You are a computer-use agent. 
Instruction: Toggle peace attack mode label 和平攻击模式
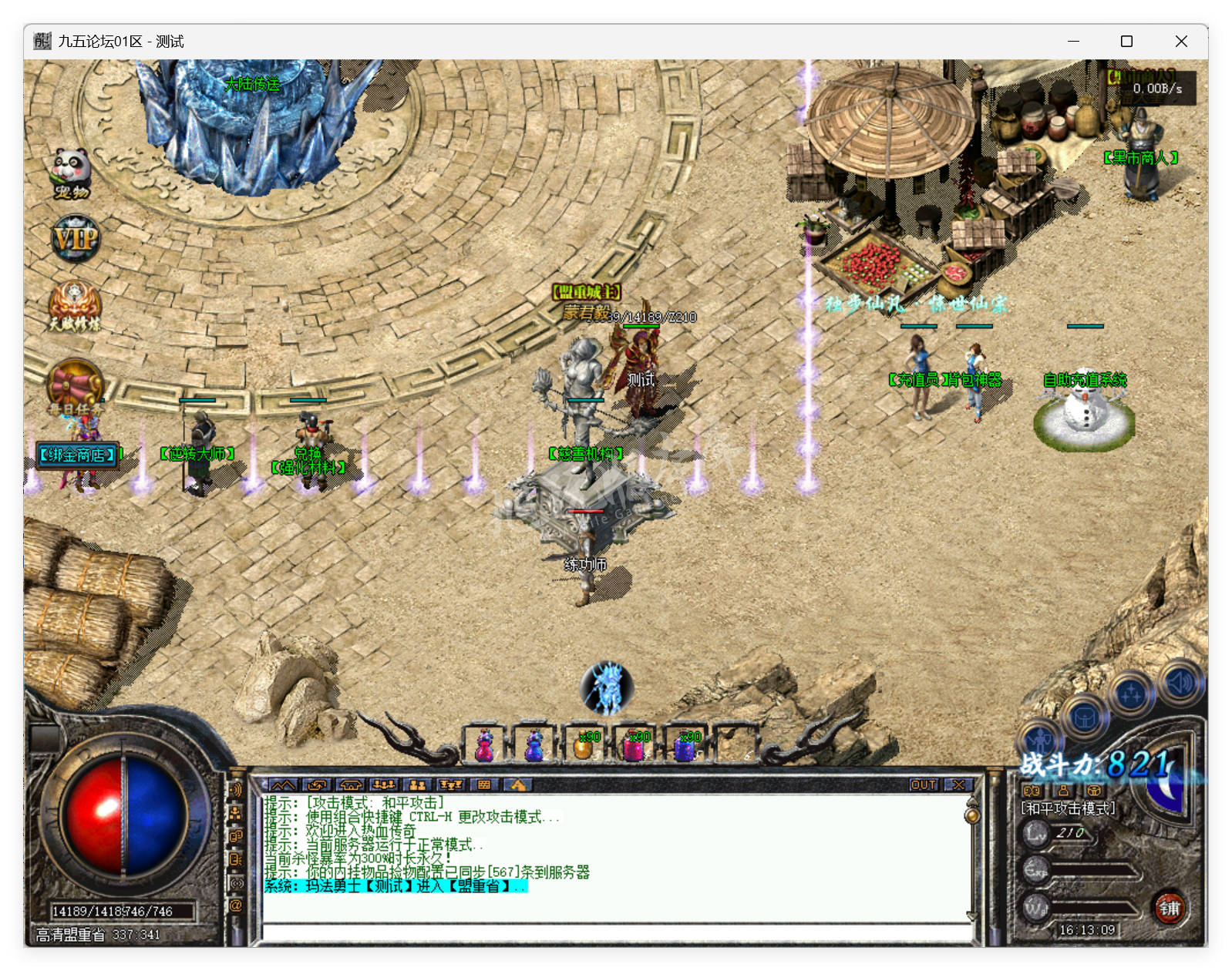[1069, 809]
